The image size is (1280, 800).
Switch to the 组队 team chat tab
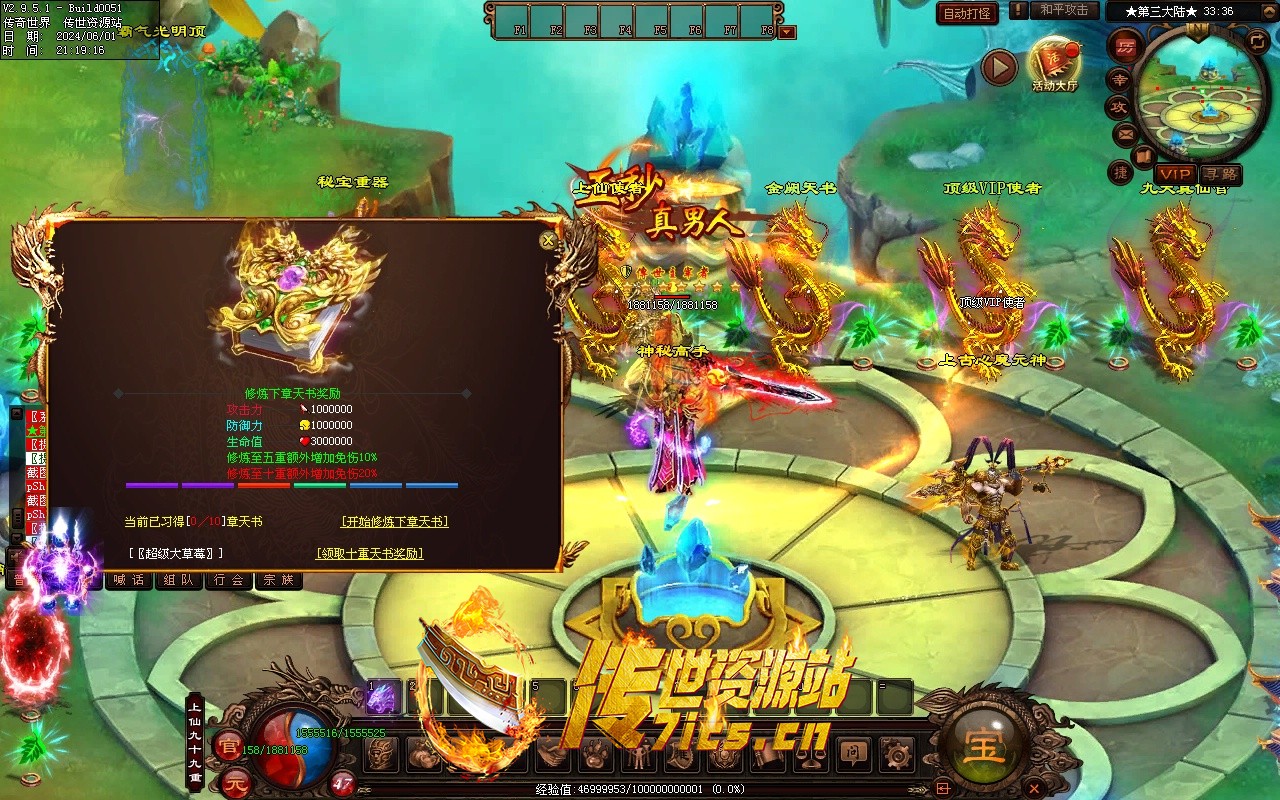[179, 580]
